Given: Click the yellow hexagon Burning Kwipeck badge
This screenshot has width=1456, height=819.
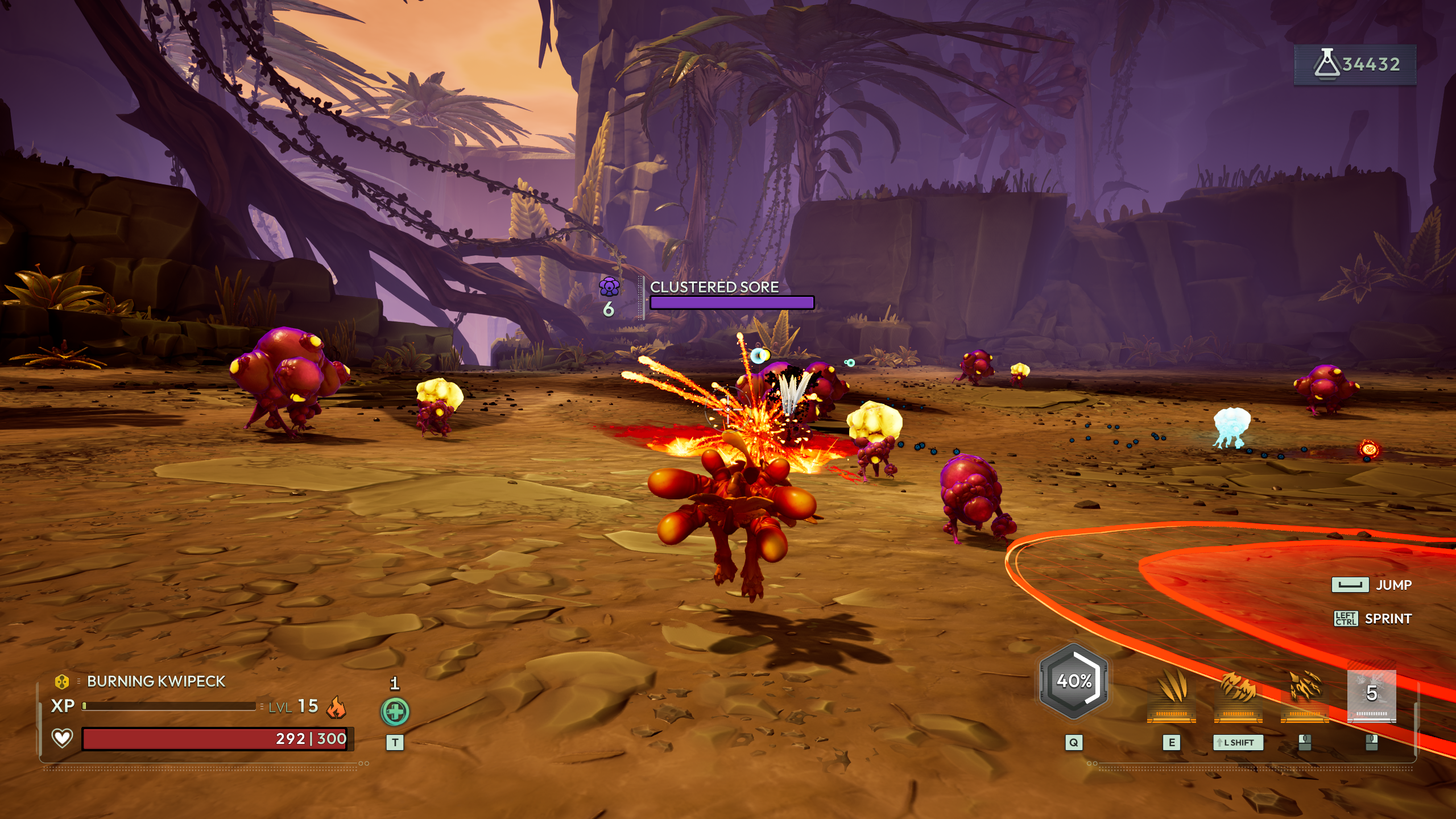Looking at the screenshot, I should click(61, 681).
